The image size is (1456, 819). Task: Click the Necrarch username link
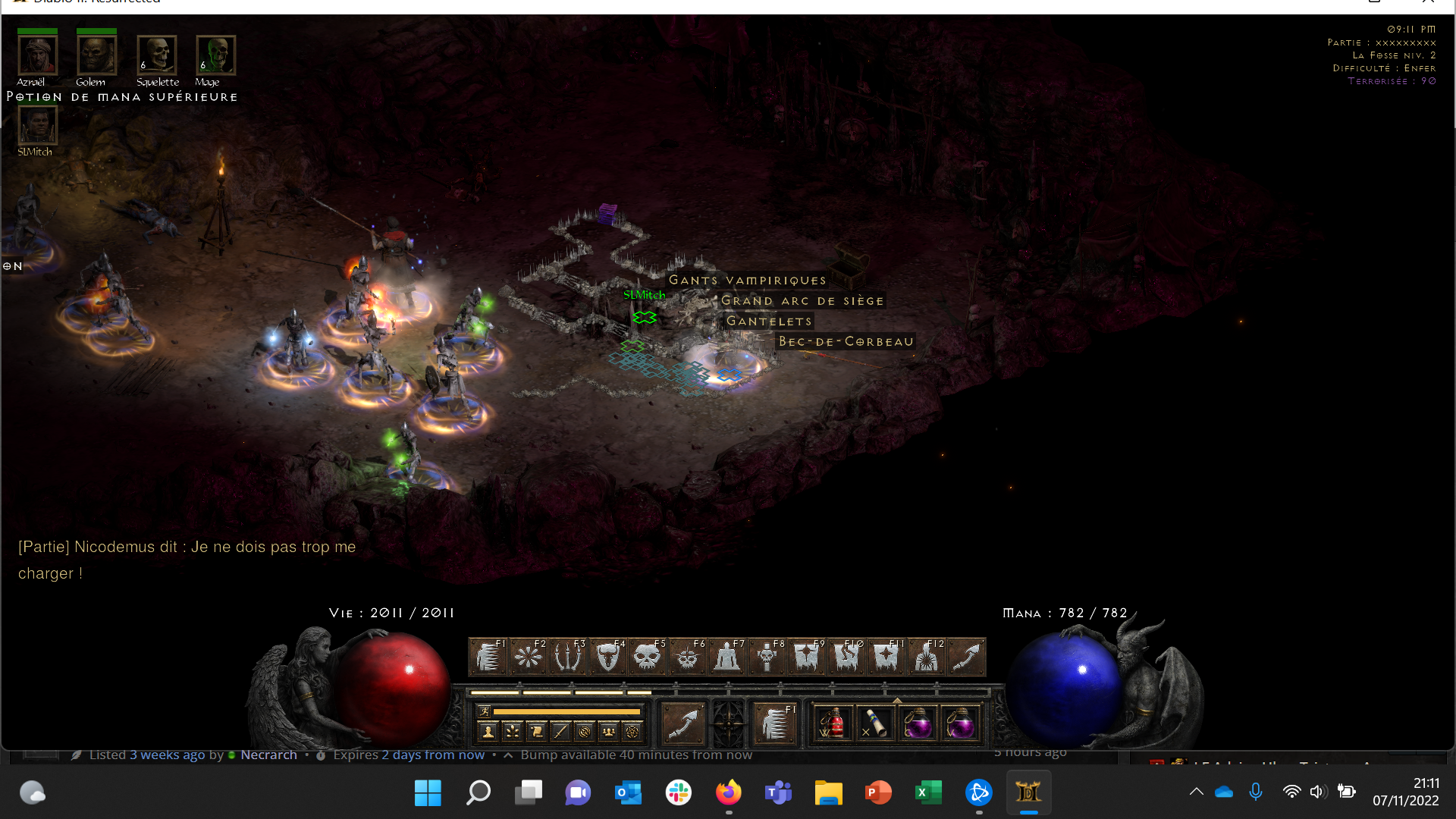tap(268, 755)
